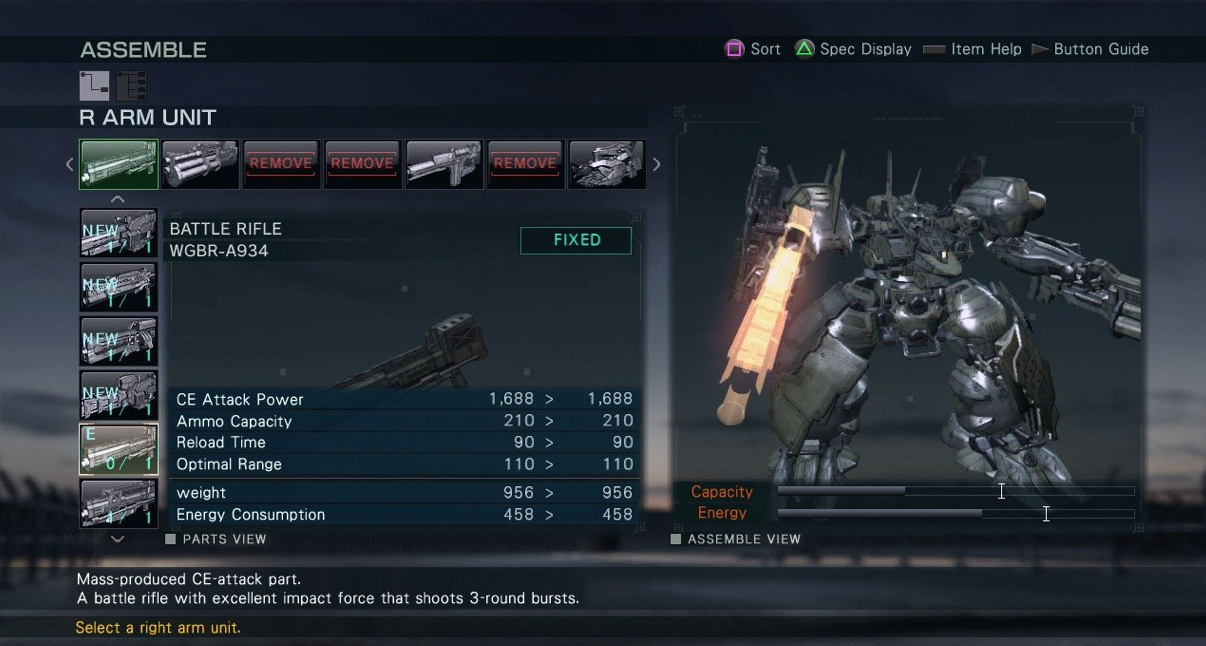Move up the parts list with the arrow

coord(118,199)
